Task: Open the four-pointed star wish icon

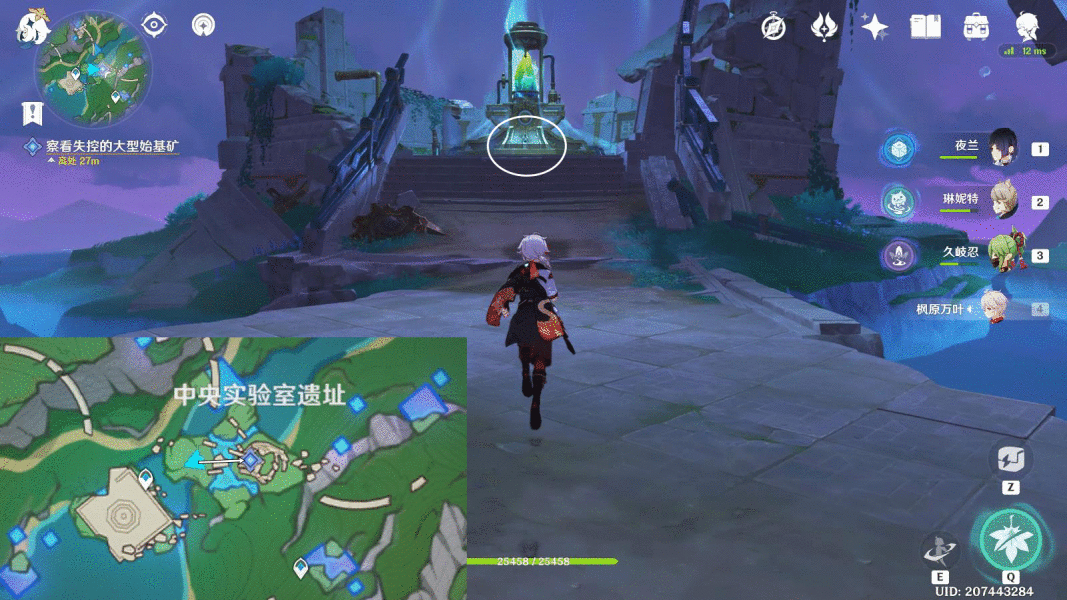Action: point(875,27)
